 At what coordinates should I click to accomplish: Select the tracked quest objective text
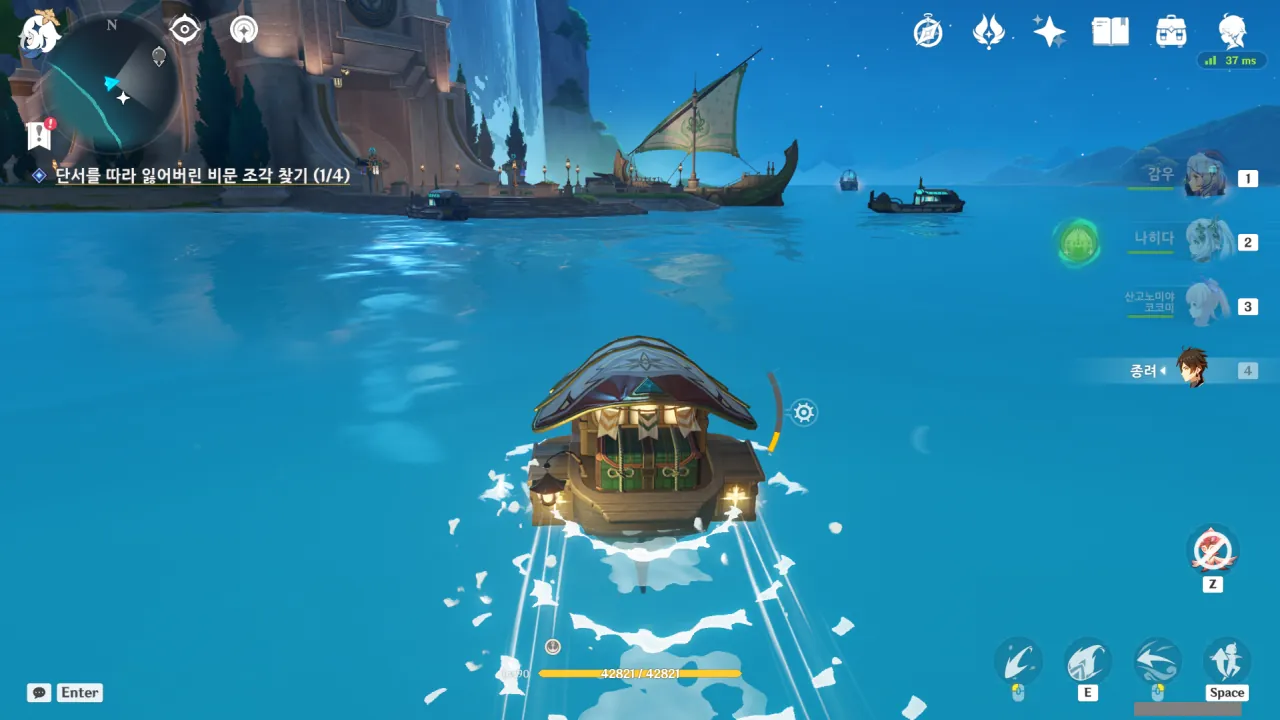201,175
